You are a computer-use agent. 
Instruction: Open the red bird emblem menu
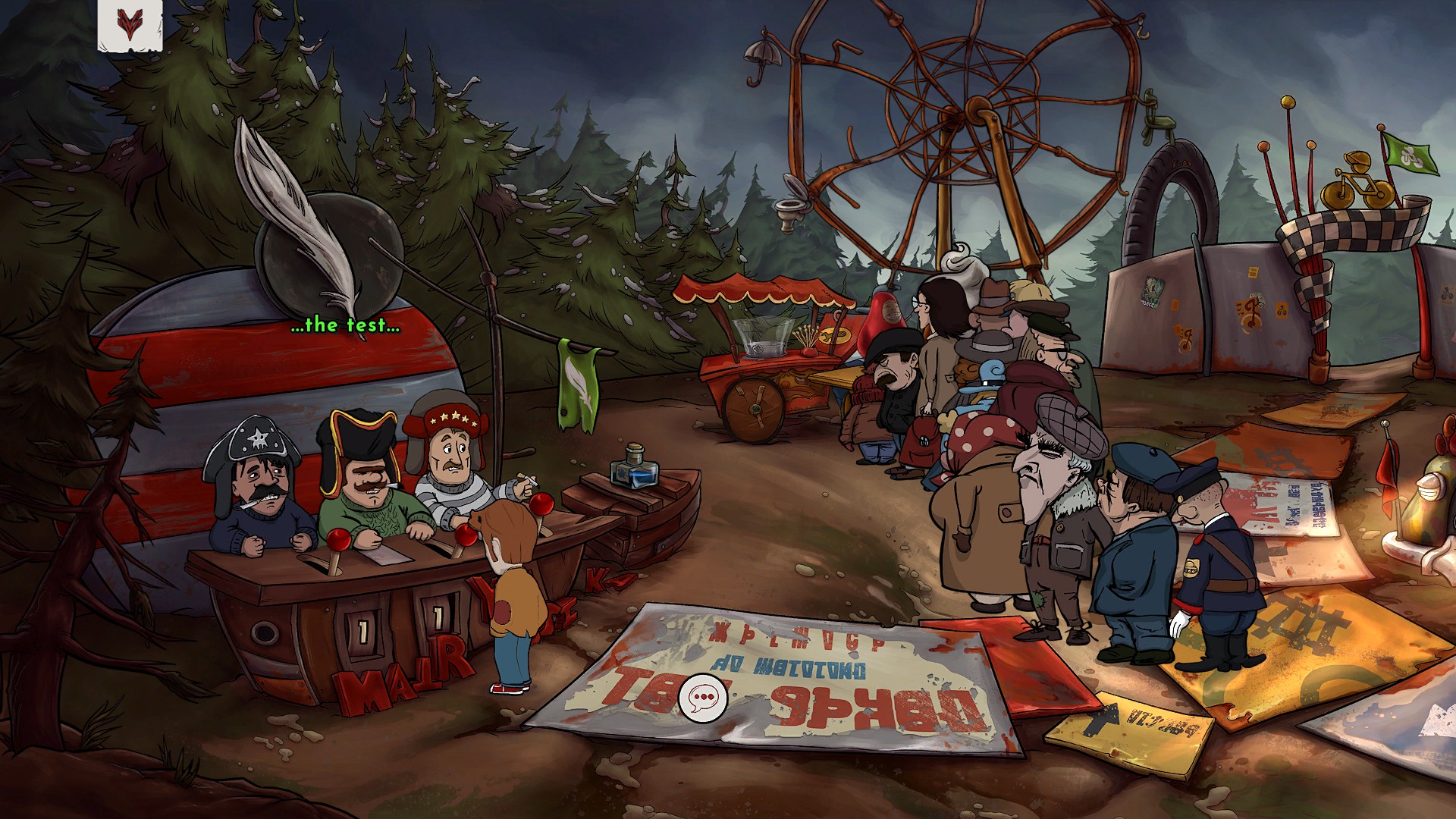(130, 25)
